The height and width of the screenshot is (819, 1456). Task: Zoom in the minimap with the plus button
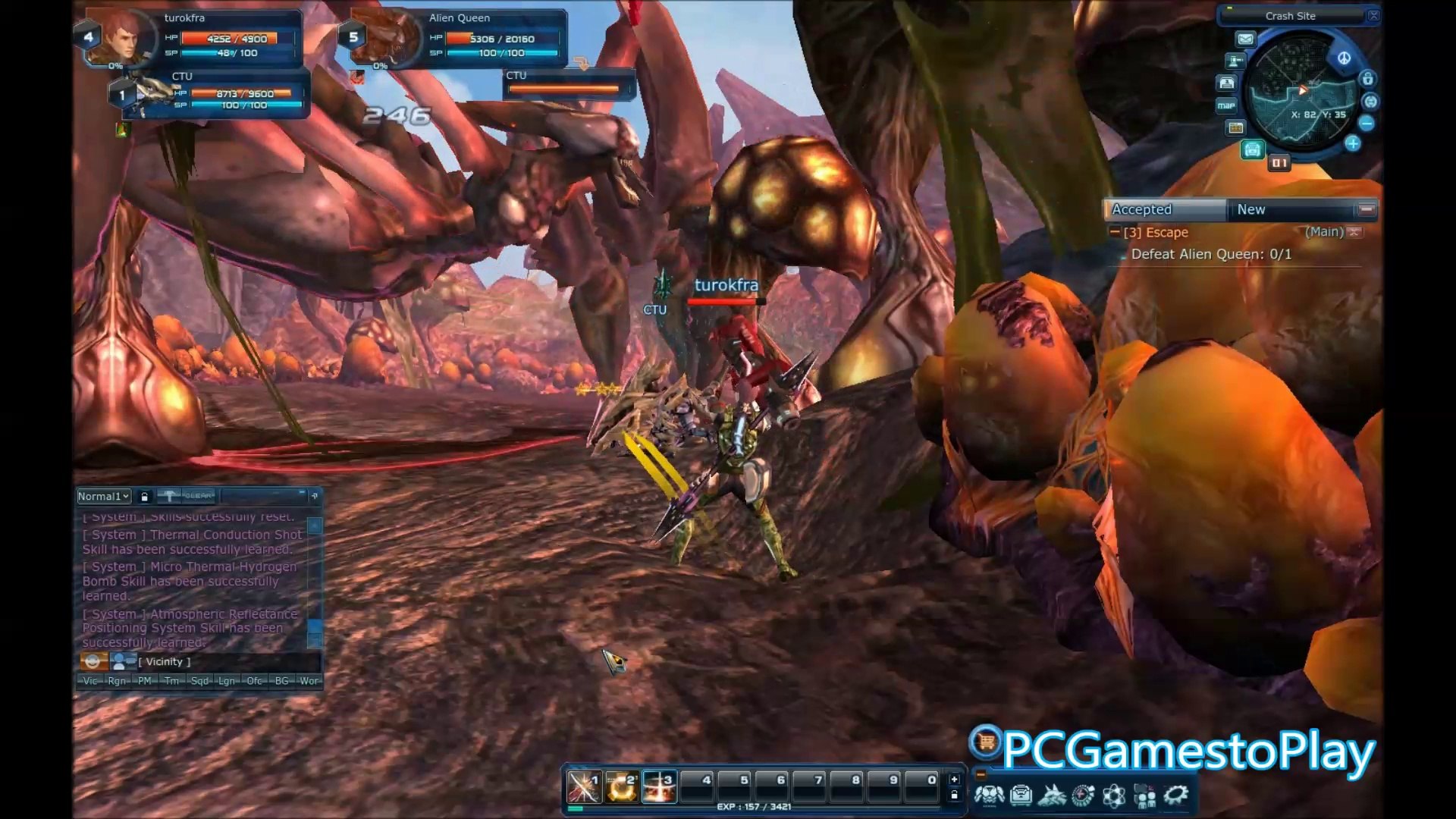pos(1353,143)
